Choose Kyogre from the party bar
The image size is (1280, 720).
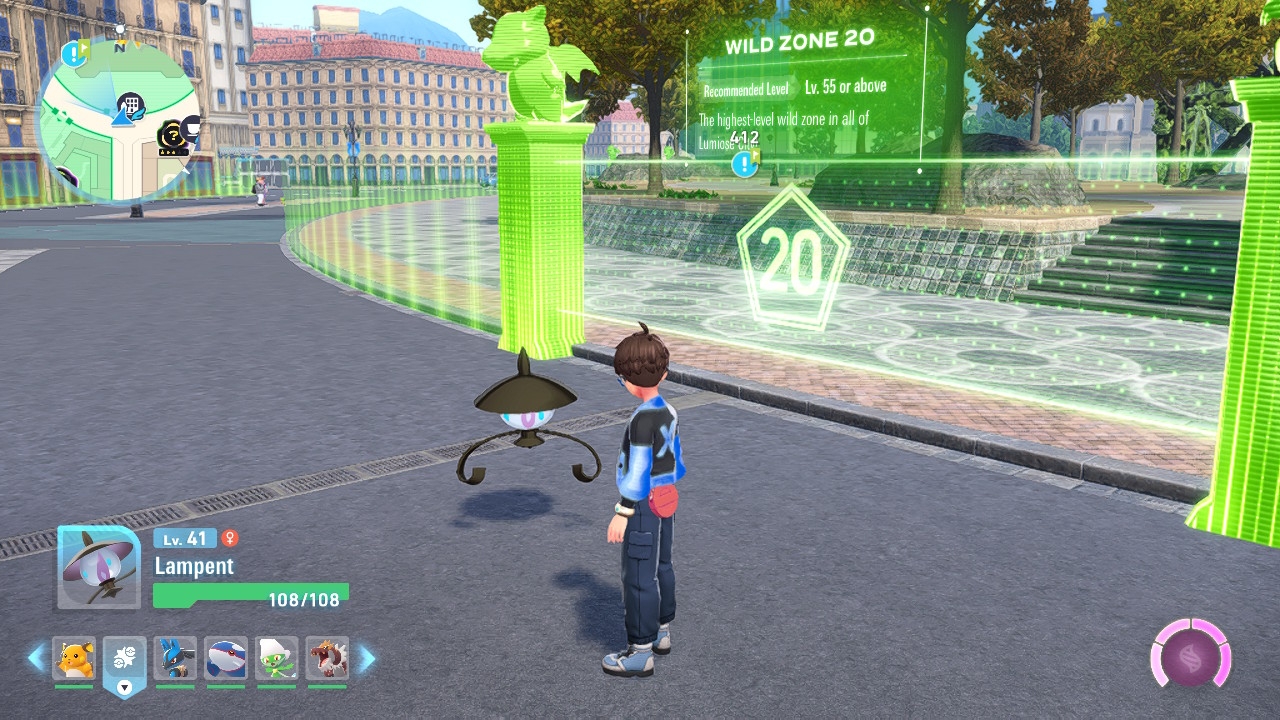coord(226,658)
